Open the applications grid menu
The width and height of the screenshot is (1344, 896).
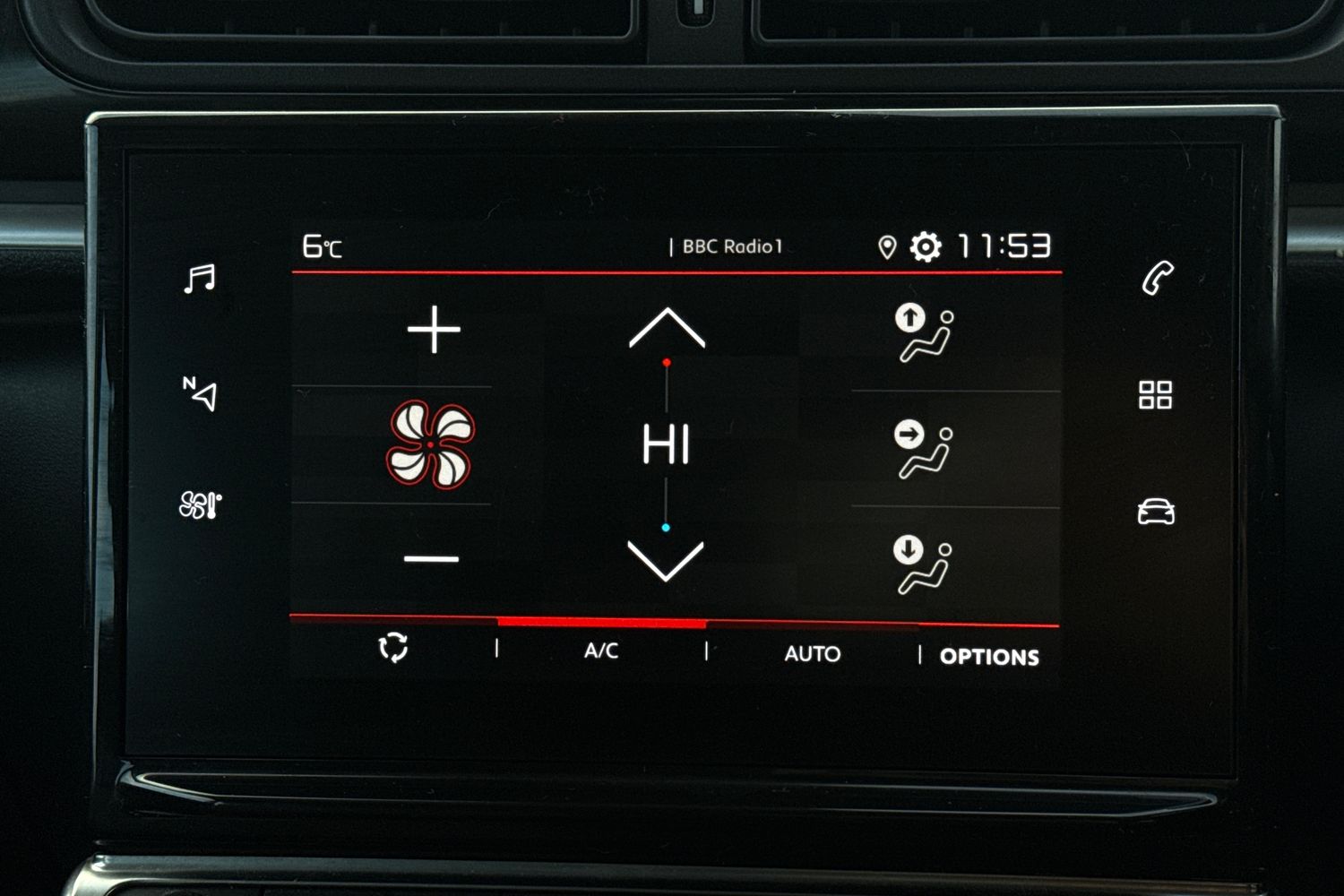click(1155, 394)
